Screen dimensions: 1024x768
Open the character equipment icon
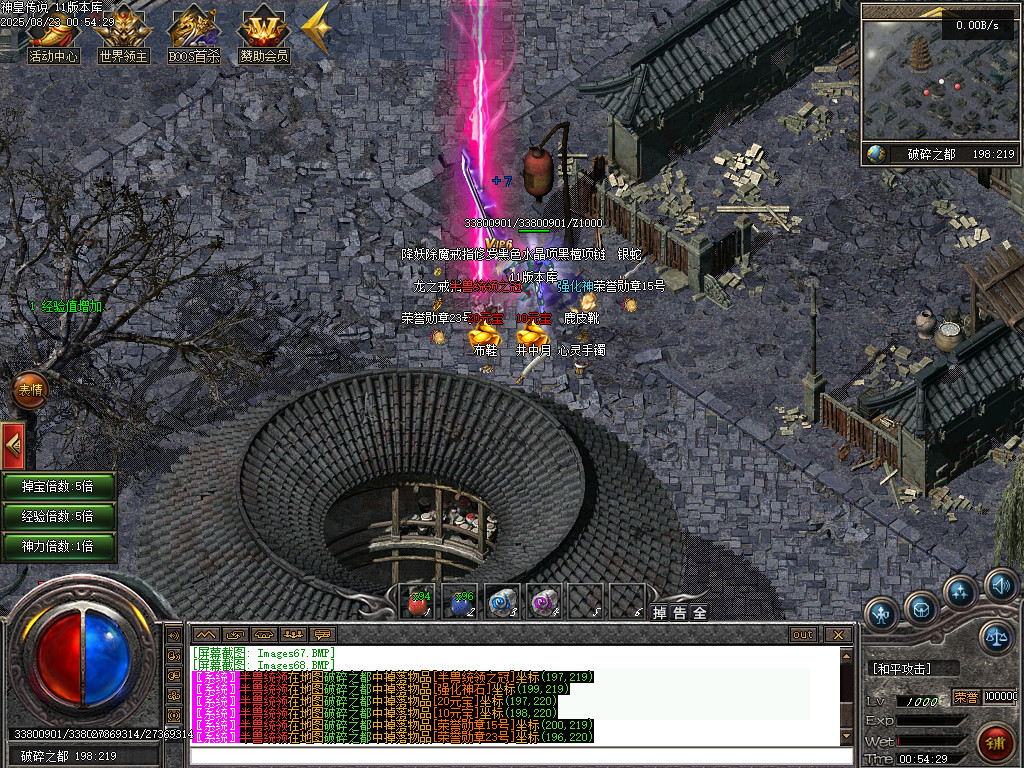[881, 611]
